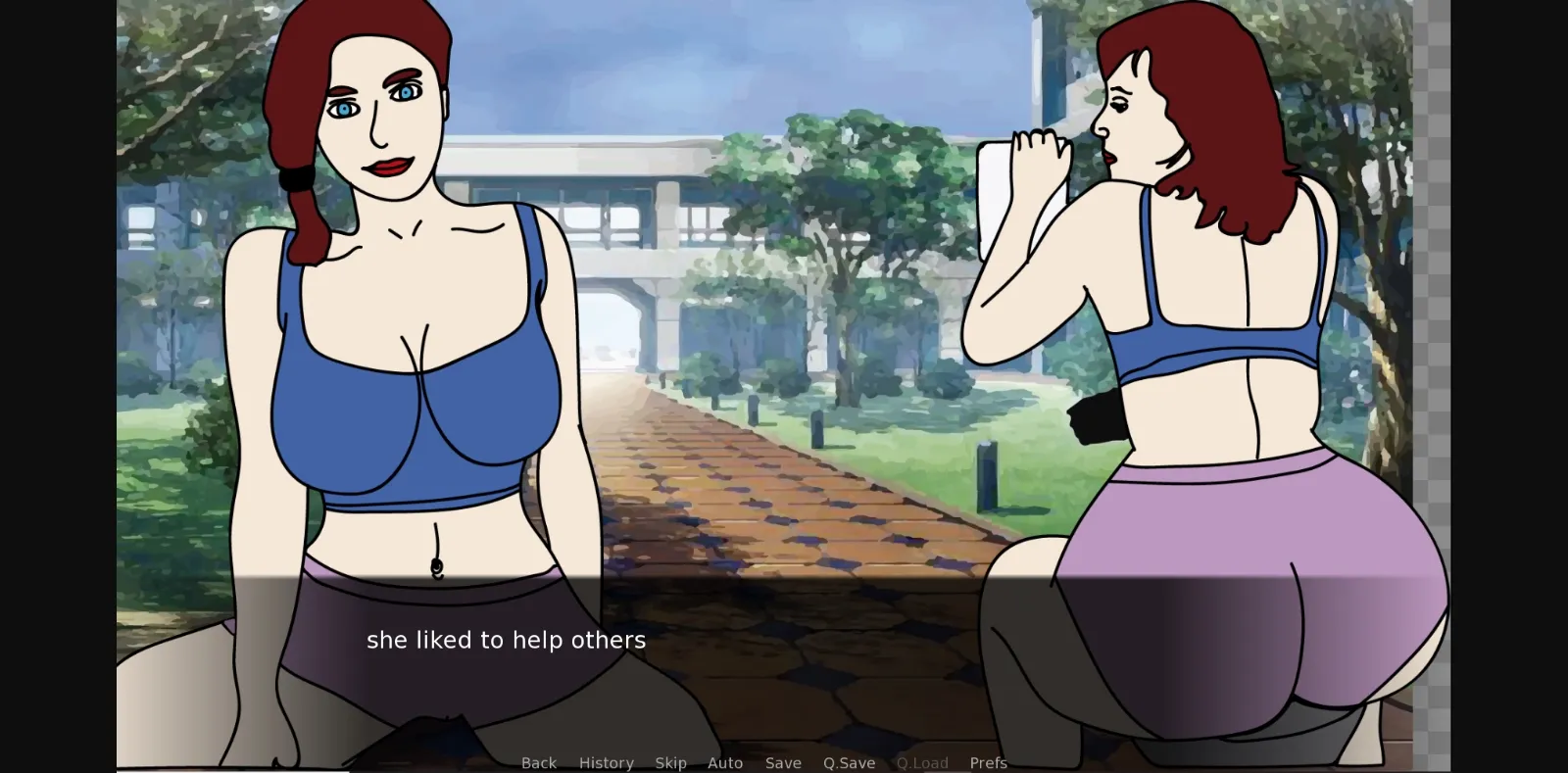Click the sentence 'she liked to help others'

pos(506,640)
